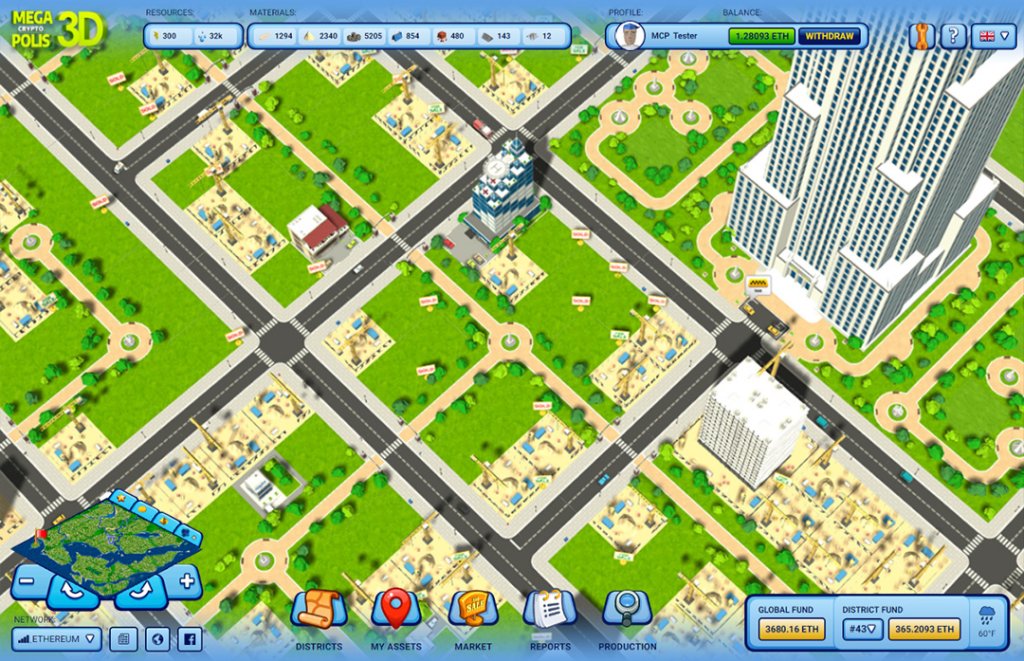Withdraw the ETH balance
This screenshot has width=1024, height=661.
830,36
